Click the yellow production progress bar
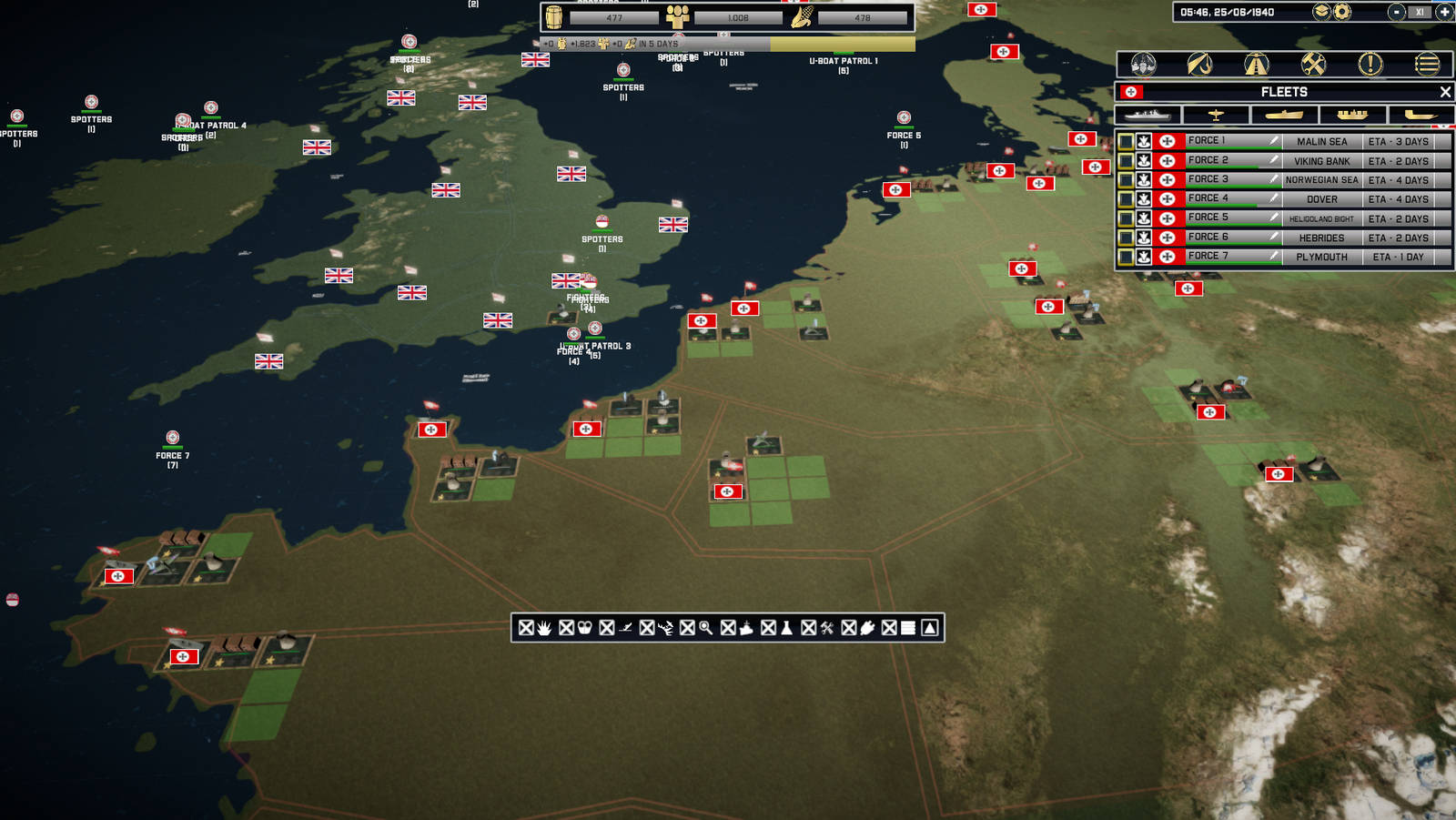Screen dimensions: 1456x820 pyautogui.click(x=839, y=41)
